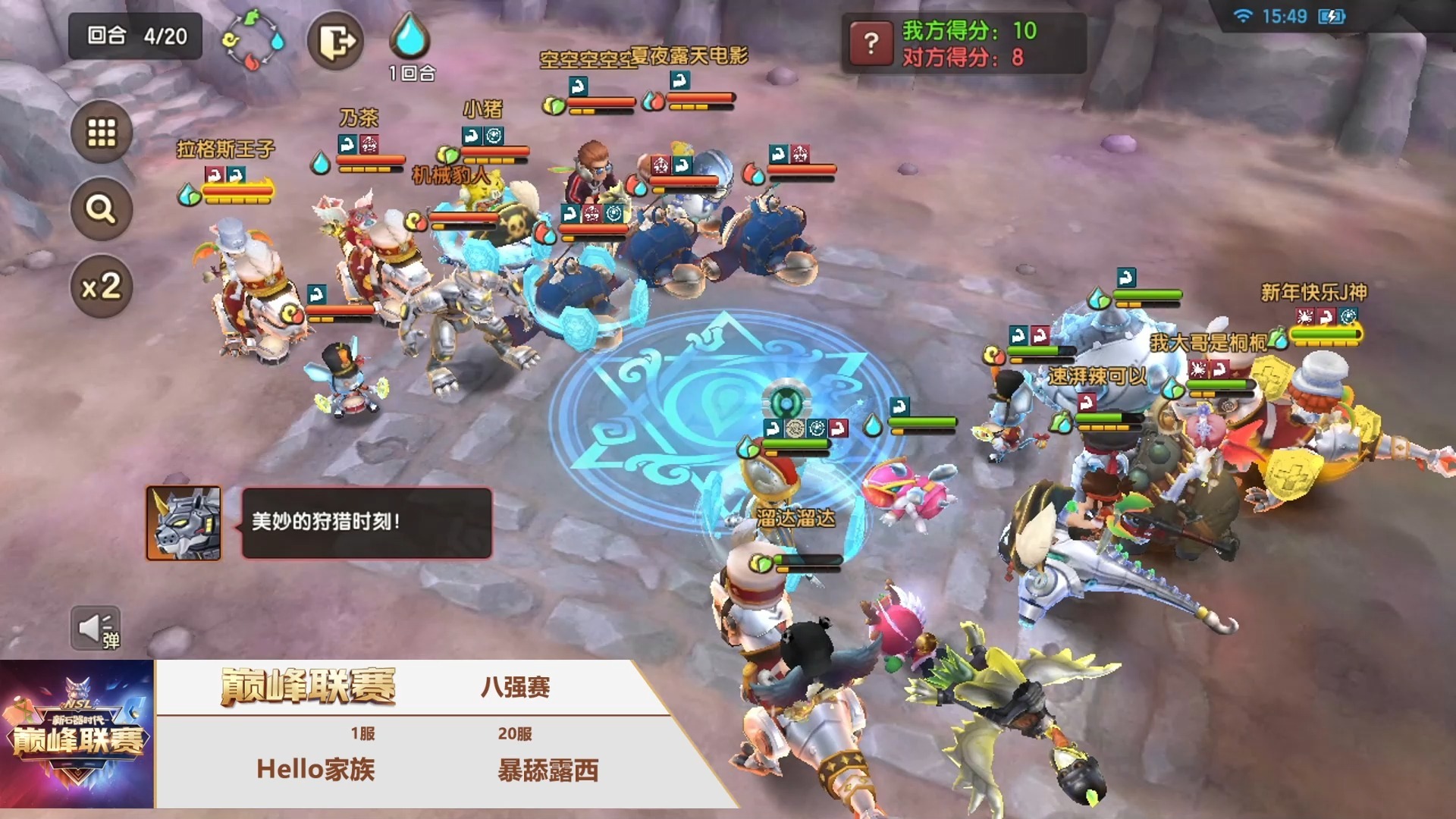This screenshot has width=1456, height=819.
Task: Open the question mark score help
Action: [x=871, y=42]
